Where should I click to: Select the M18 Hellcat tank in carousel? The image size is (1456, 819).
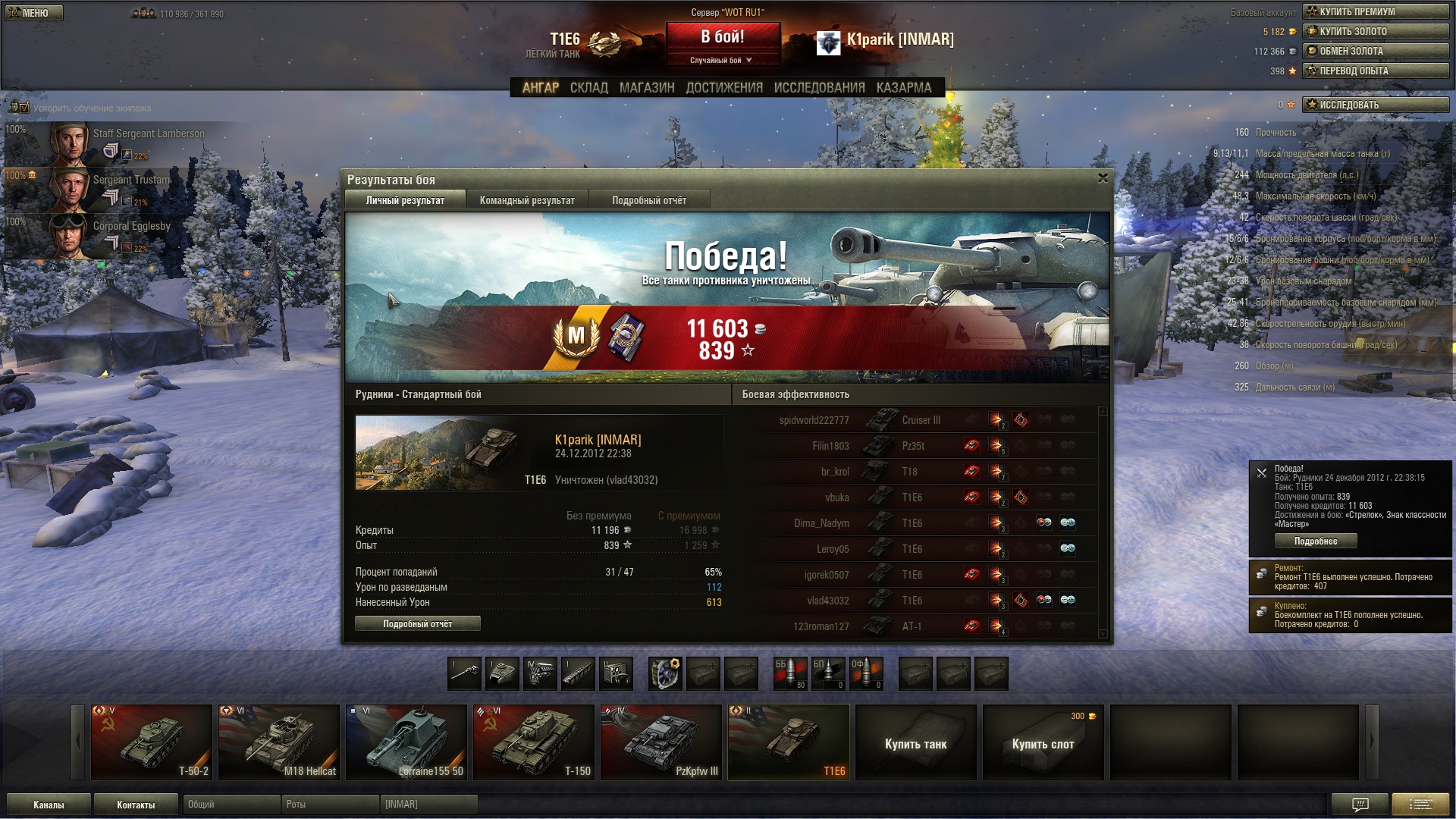pos(279,742)
